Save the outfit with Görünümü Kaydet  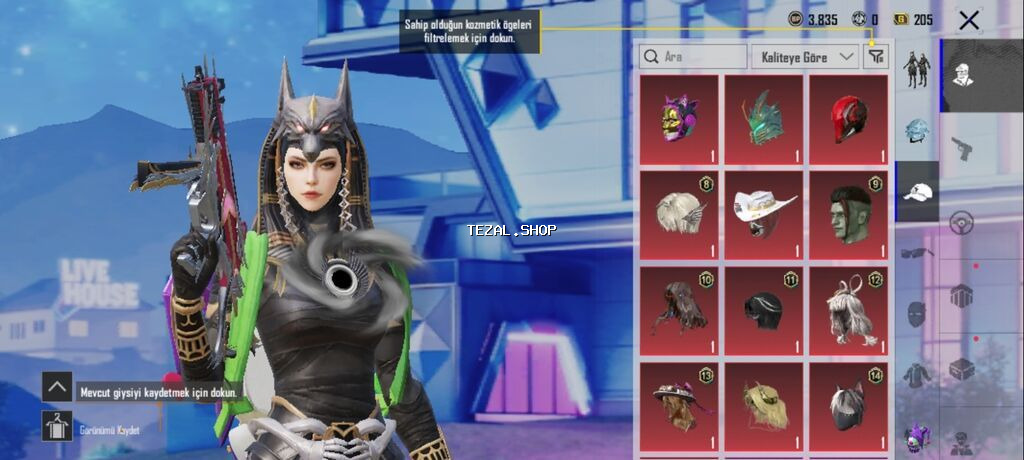click(x=57, y=427)
